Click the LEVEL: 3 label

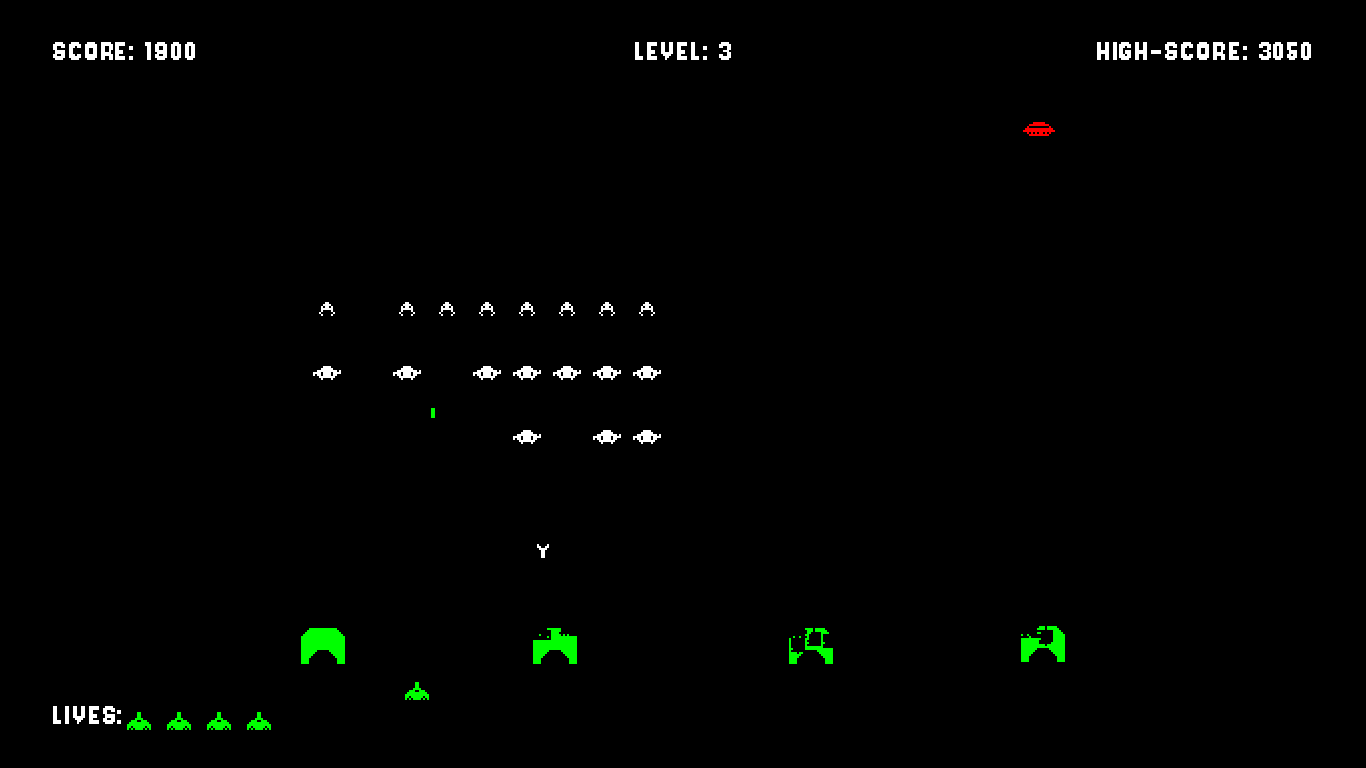click(681, 52)
